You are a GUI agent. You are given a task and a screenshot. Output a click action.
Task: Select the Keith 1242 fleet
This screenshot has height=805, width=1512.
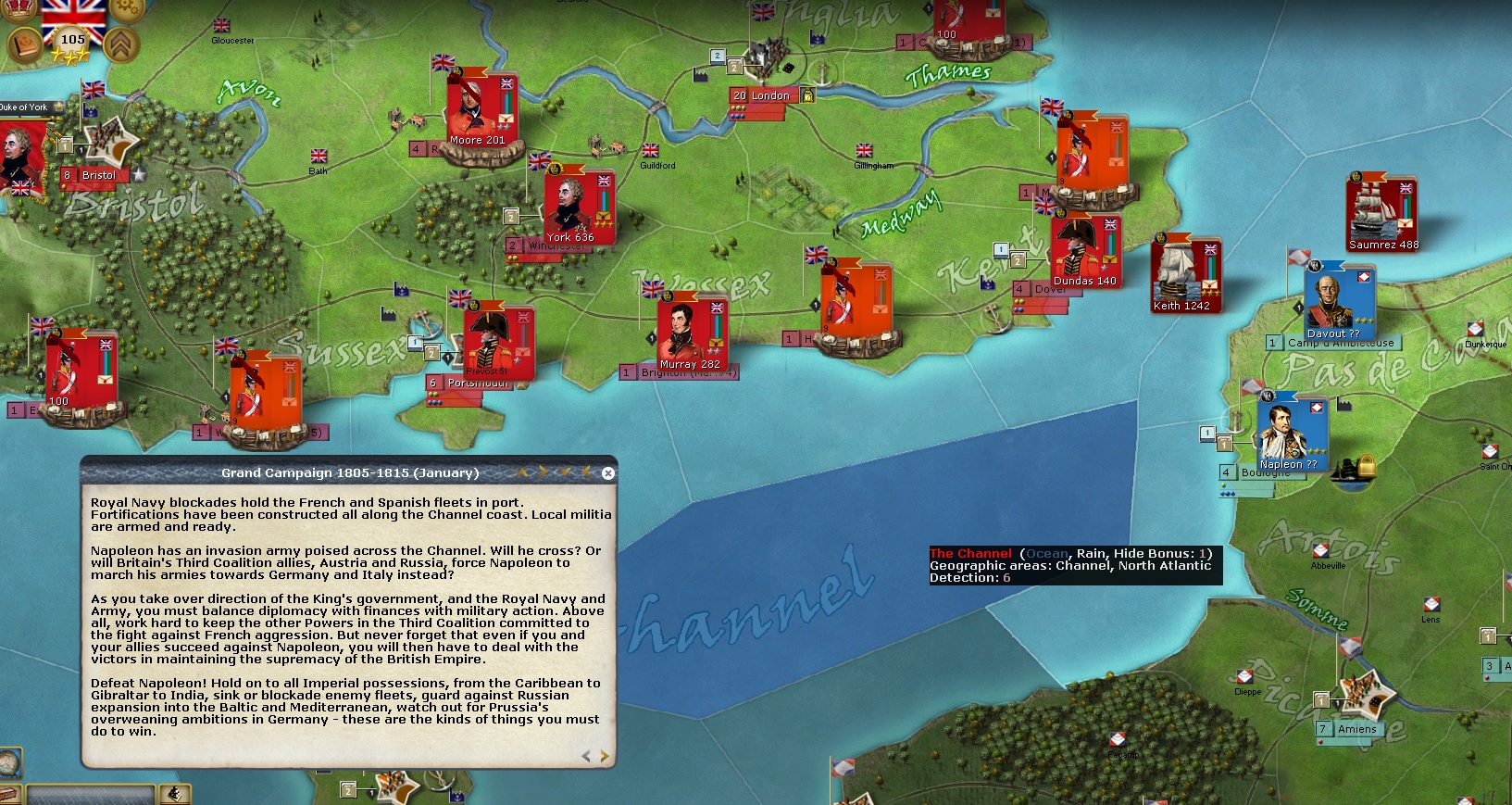tap(1185, 274)
